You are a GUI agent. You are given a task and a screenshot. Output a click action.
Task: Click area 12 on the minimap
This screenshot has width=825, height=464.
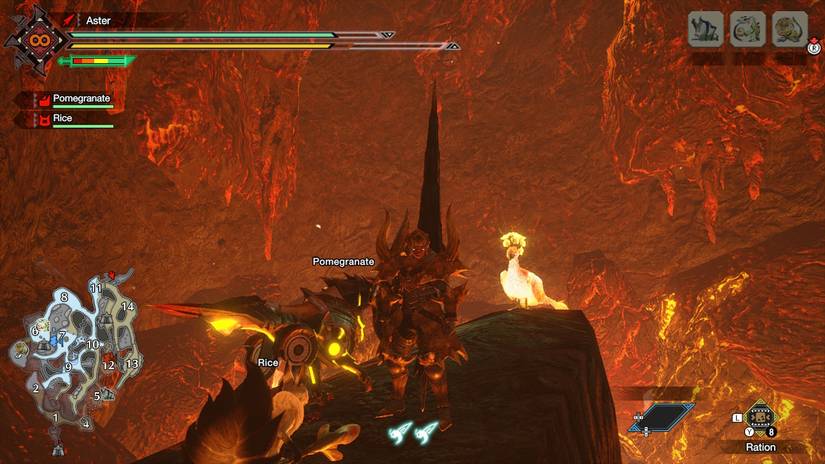coord(109,365)
